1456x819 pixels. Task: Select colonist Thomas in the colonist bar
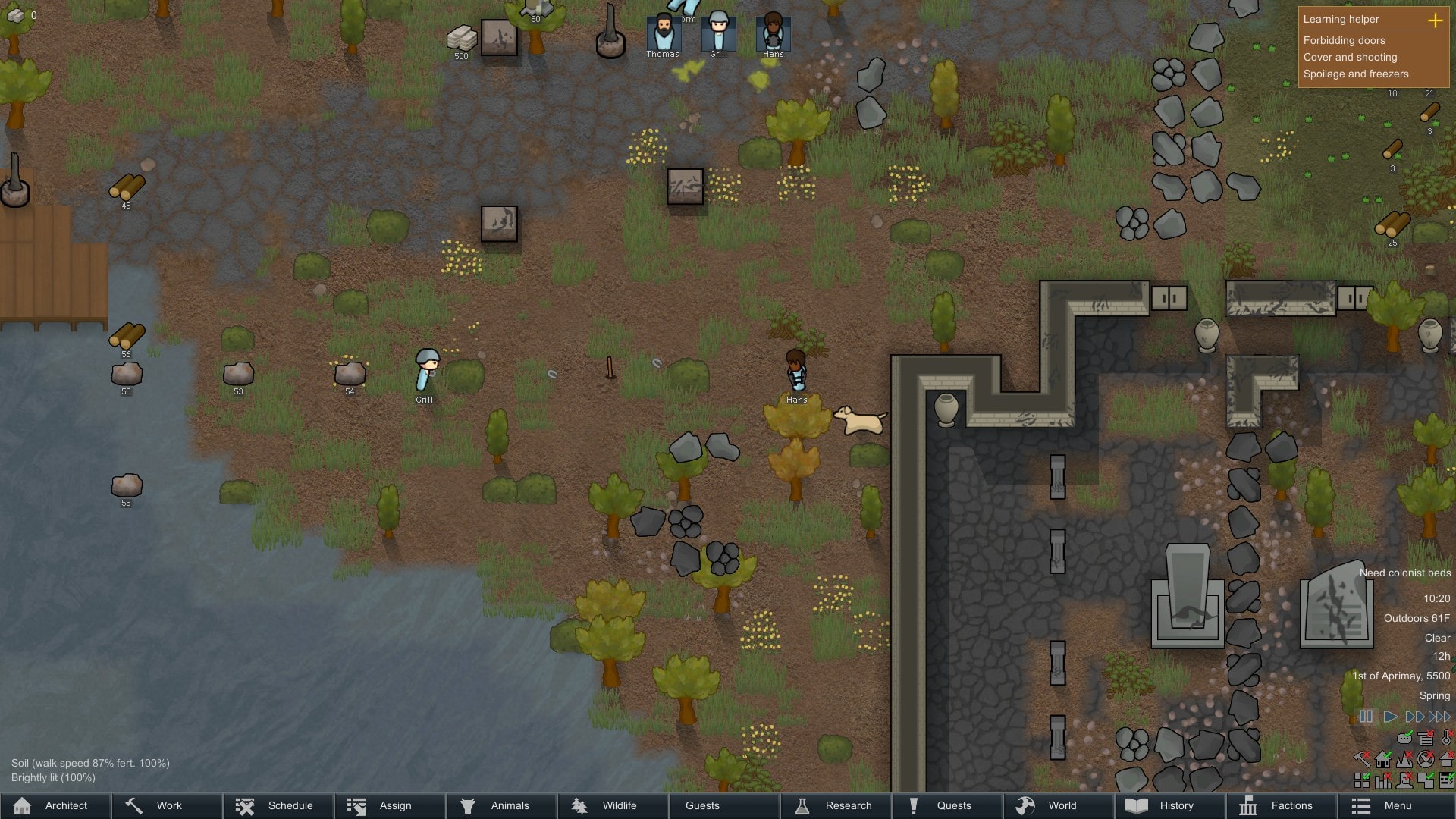pos(663,33)
